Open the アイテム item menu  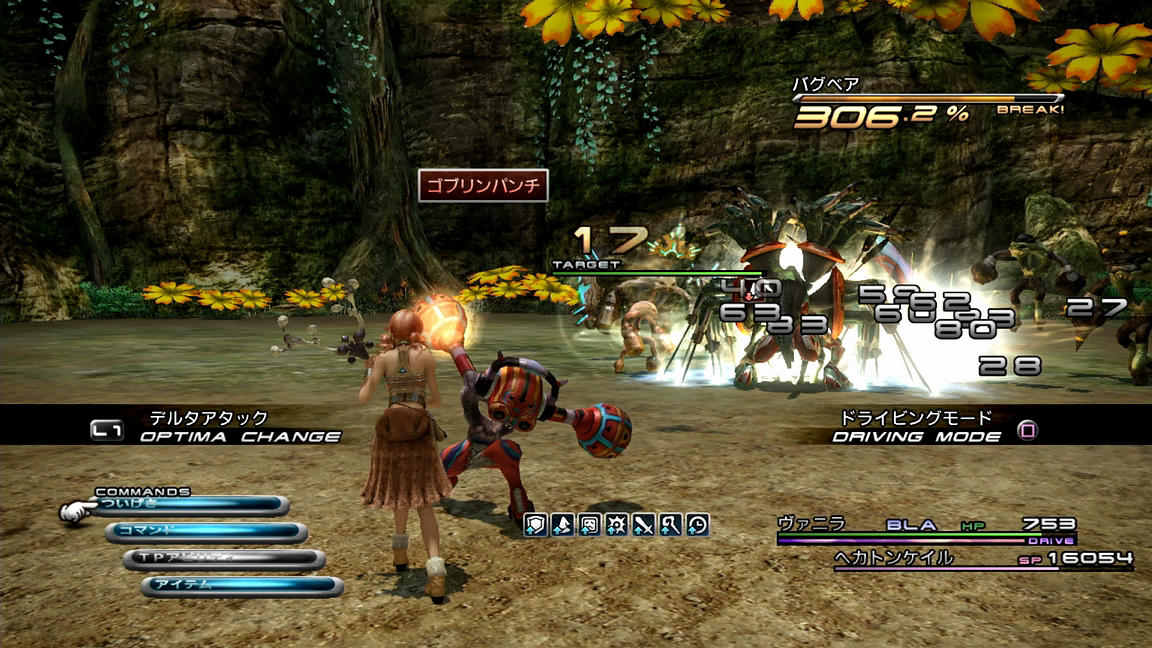coord(243,586)
